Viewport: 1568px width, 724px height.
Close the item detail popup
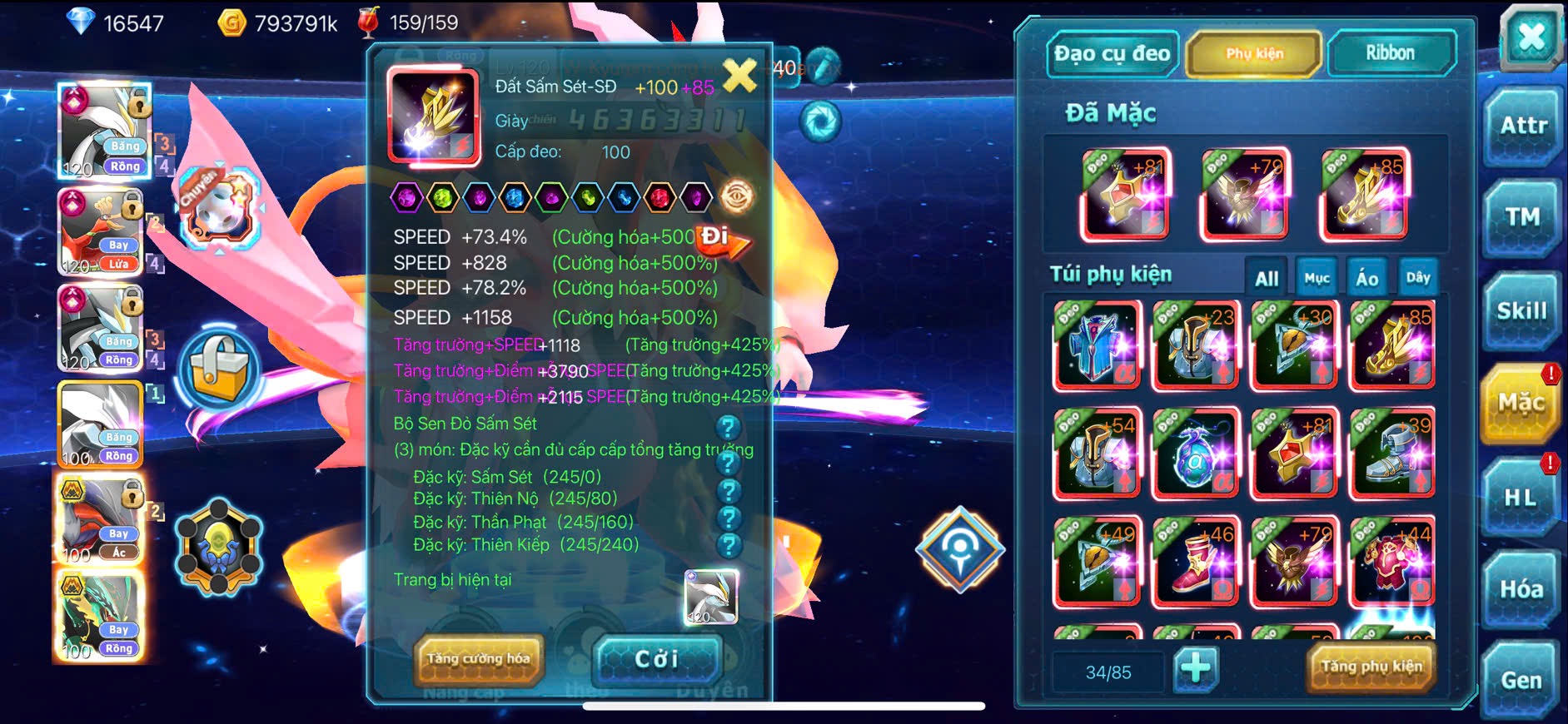click(x=739, y=76)
